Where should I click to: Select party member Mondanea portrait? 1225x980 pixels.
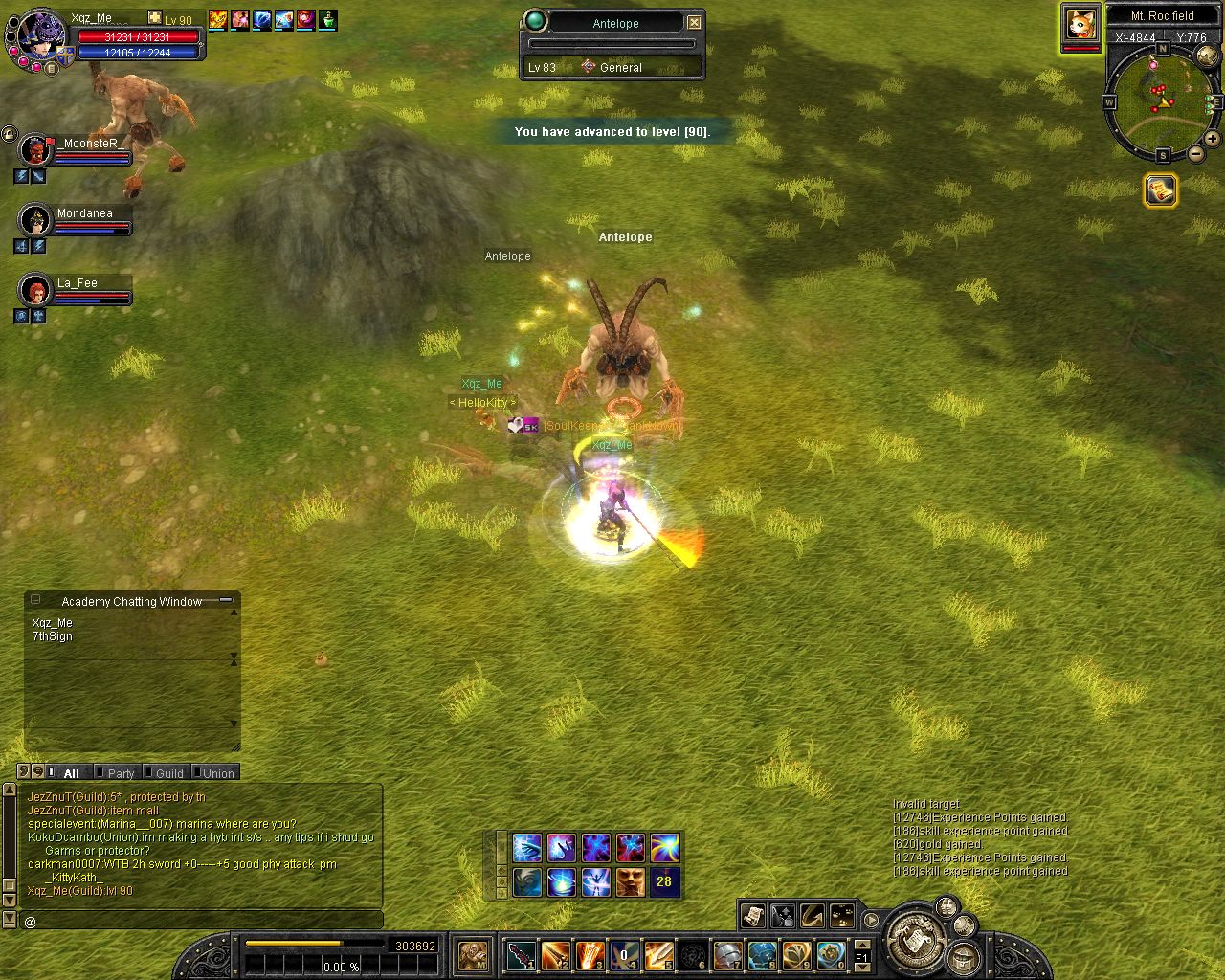(35, 221)
